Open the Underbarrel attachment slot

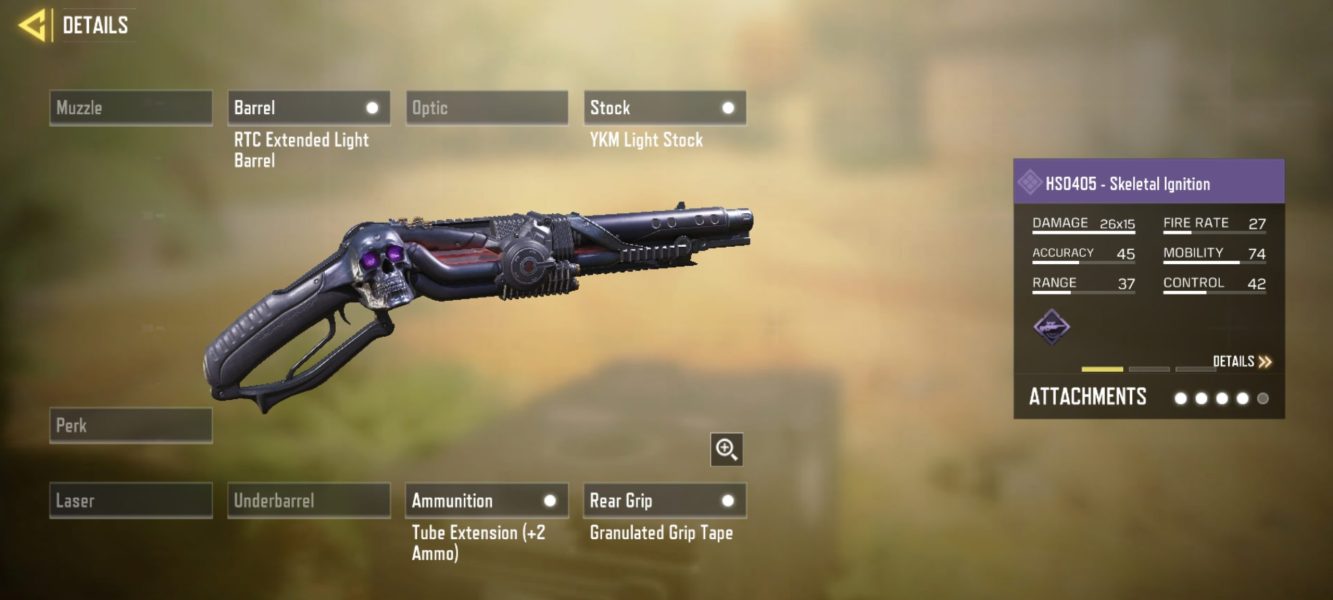pos(309,500)
